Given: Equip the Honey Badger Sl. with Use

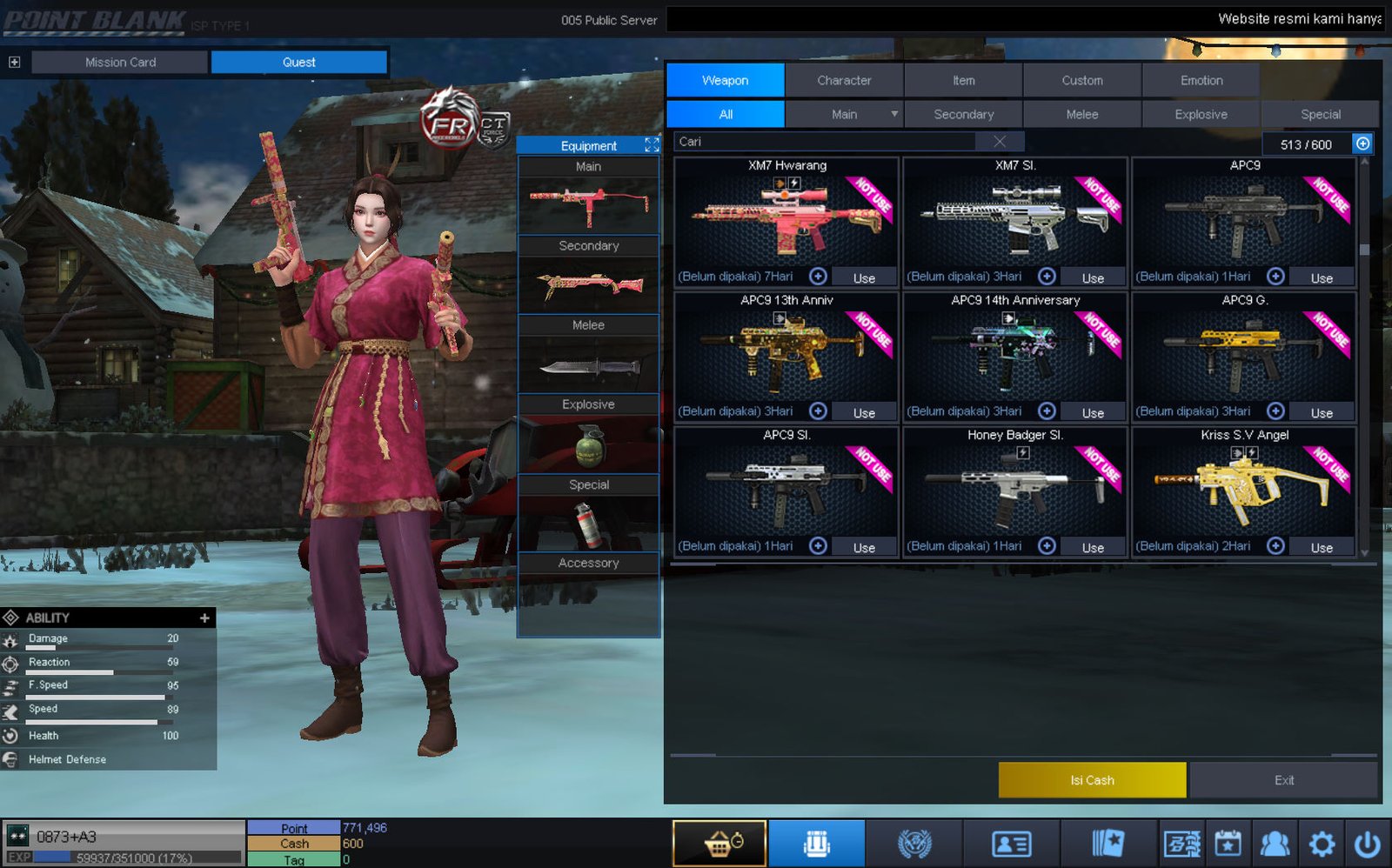Looking at the screenshot, I should (x=1092, y=547).
